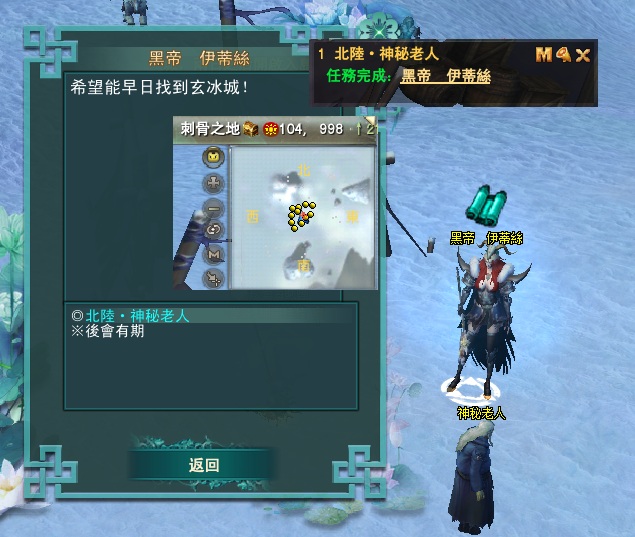The image size is (635, 537).
Task: Open the treasure chest icon on minimap header
Action: point(251,129)
